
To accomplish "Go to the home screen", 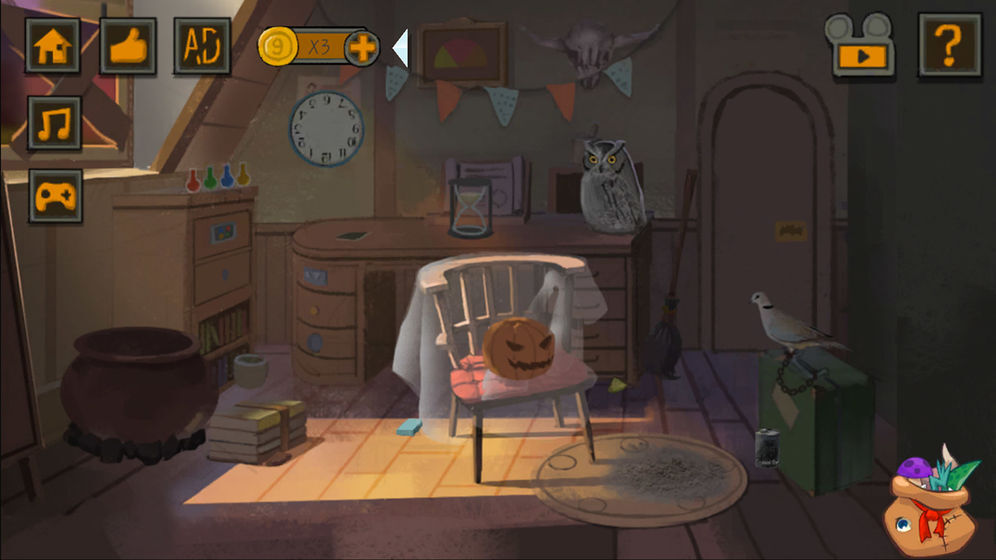I will click(x=53, y=46).
